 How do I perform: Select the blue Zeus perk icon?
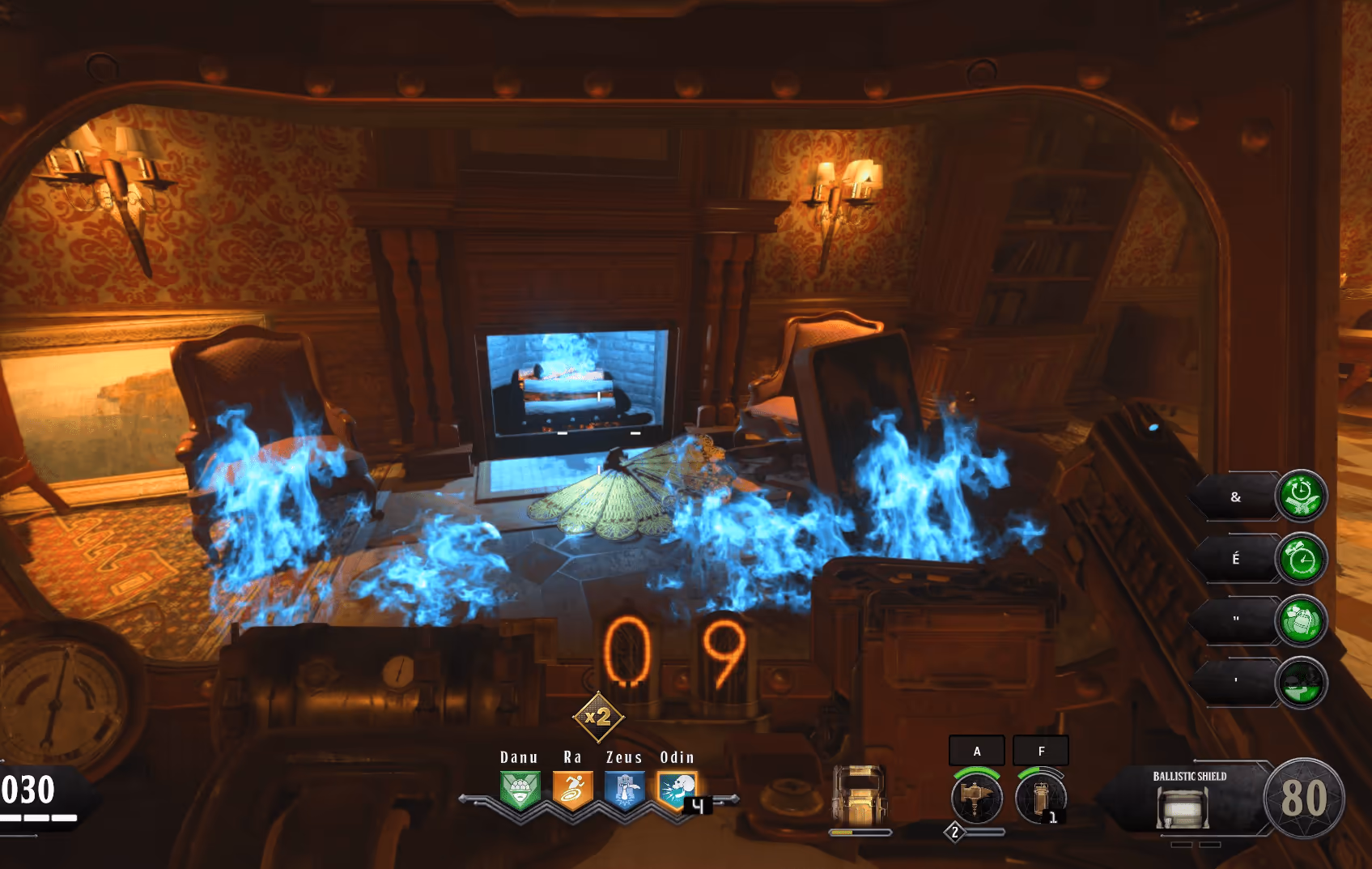coord(625,790)
